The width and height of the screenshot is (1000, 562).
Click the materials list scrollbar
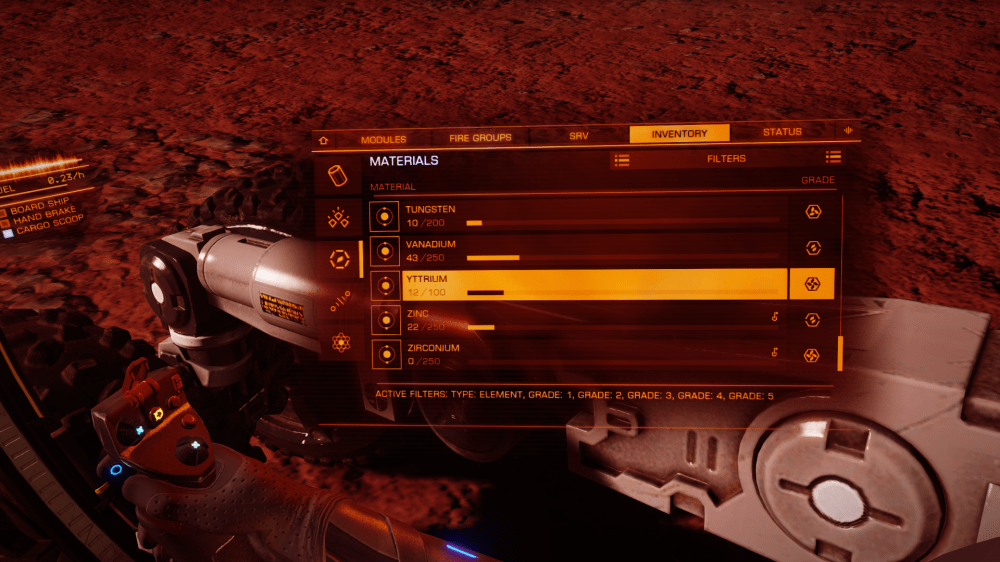click(840, 353)
